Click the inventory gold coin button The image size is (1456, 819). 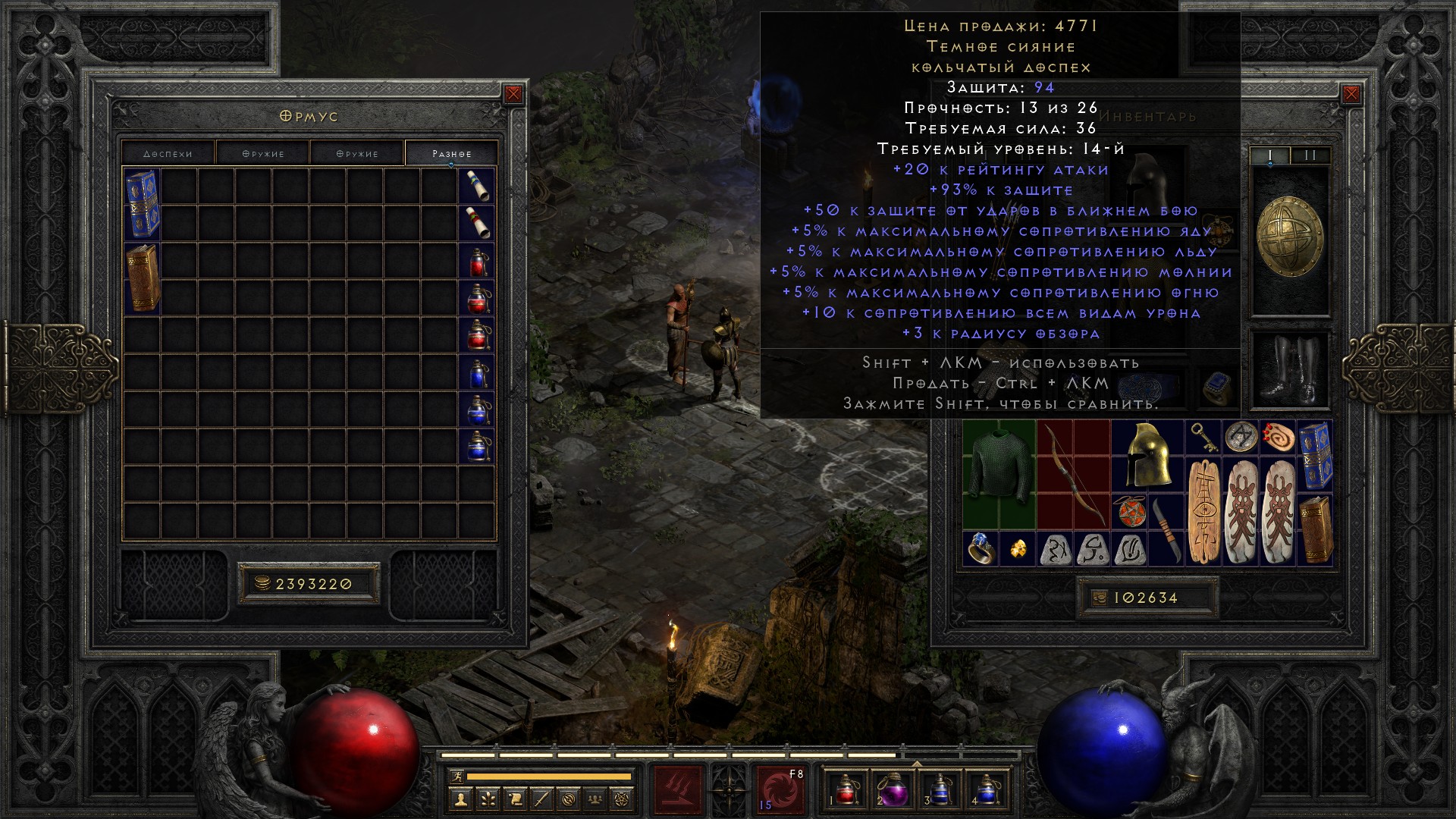tap(1100, 598)
